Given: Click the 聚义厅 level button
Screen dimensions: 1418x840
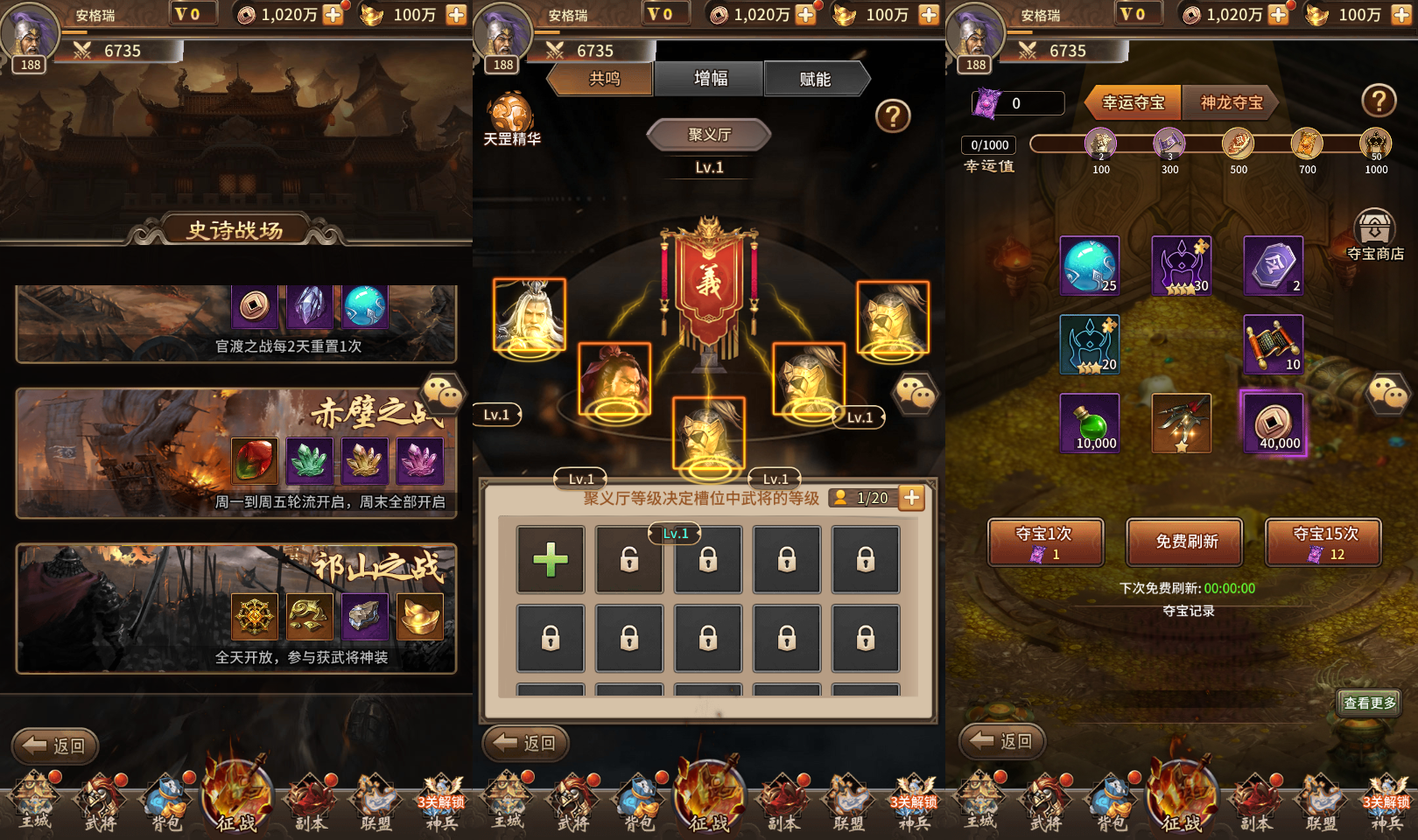Looking at the screenshot, I should pyautogui.click(x=709, y=135).
